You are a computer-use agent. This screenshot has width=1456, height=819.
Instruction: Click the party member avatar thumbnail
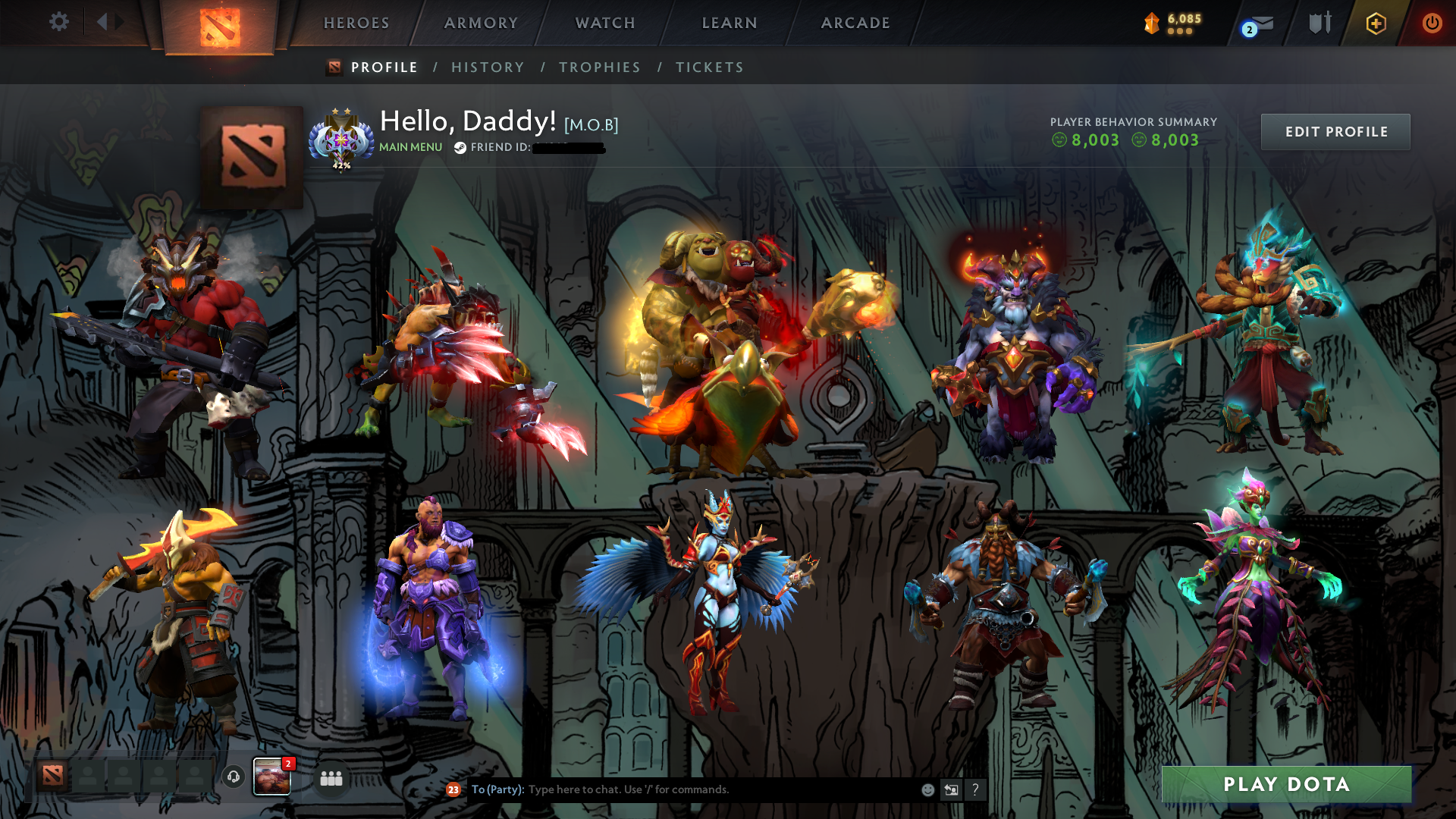(271, 777)
